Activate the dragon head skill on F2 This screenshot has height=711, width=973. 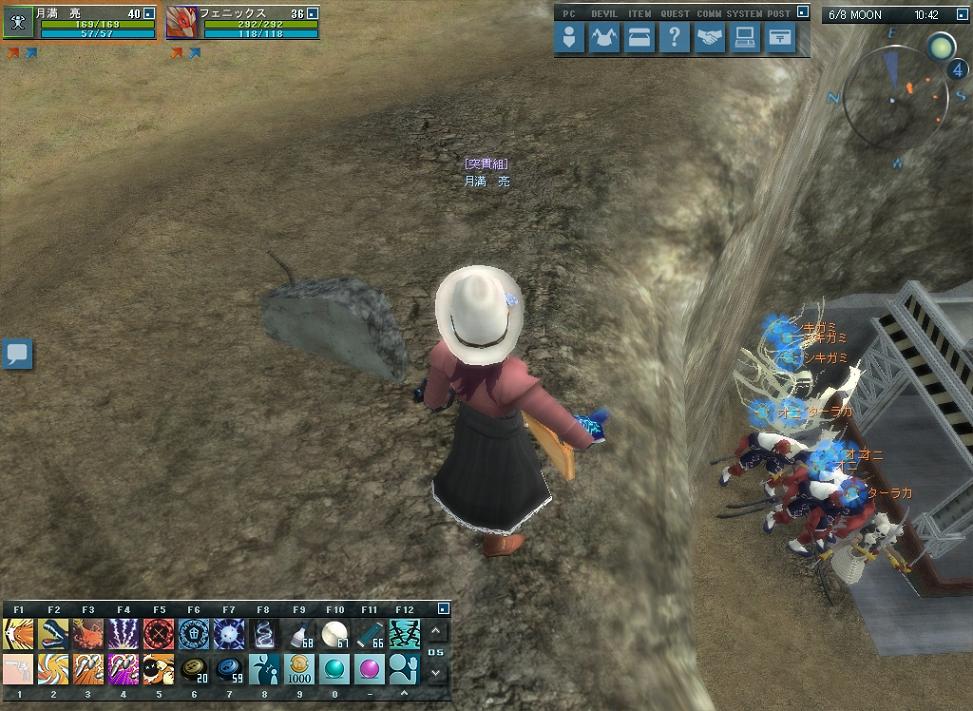pyautogui.click(x=53, y=634)
